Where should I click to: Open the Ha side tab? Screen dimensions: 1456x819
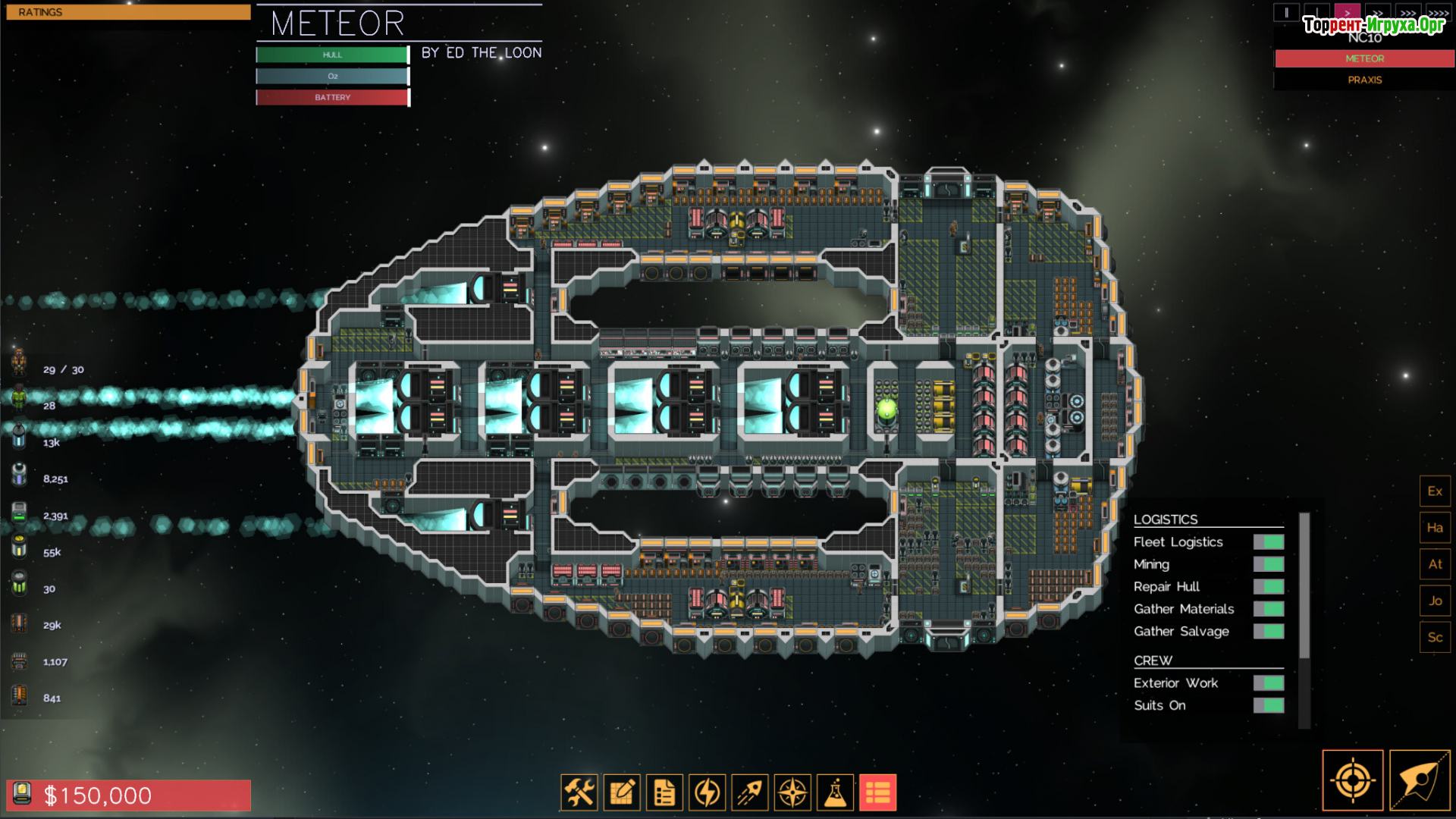(x=1435, y=528)
